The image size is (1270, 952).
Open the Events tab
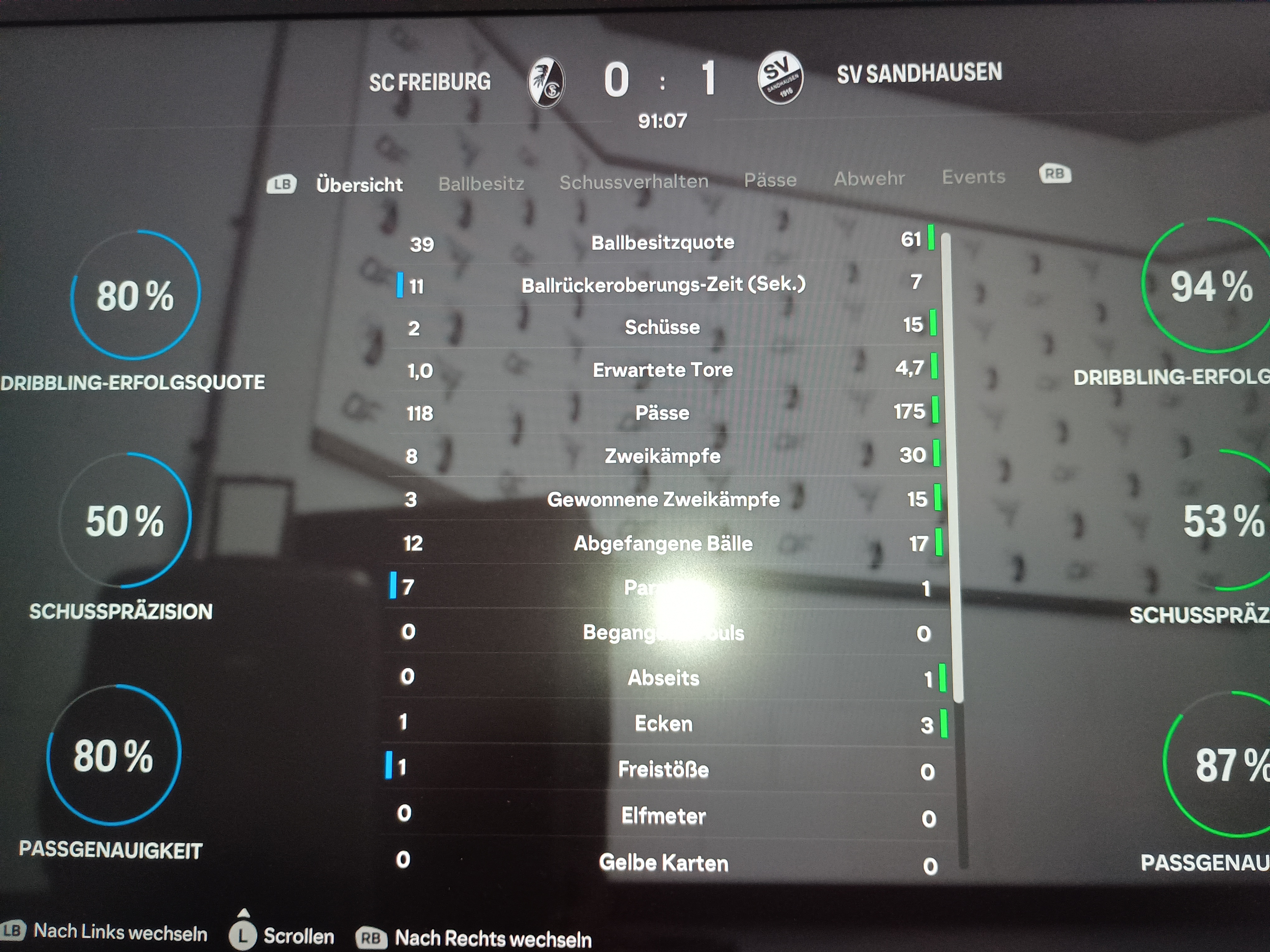point(973,177)
